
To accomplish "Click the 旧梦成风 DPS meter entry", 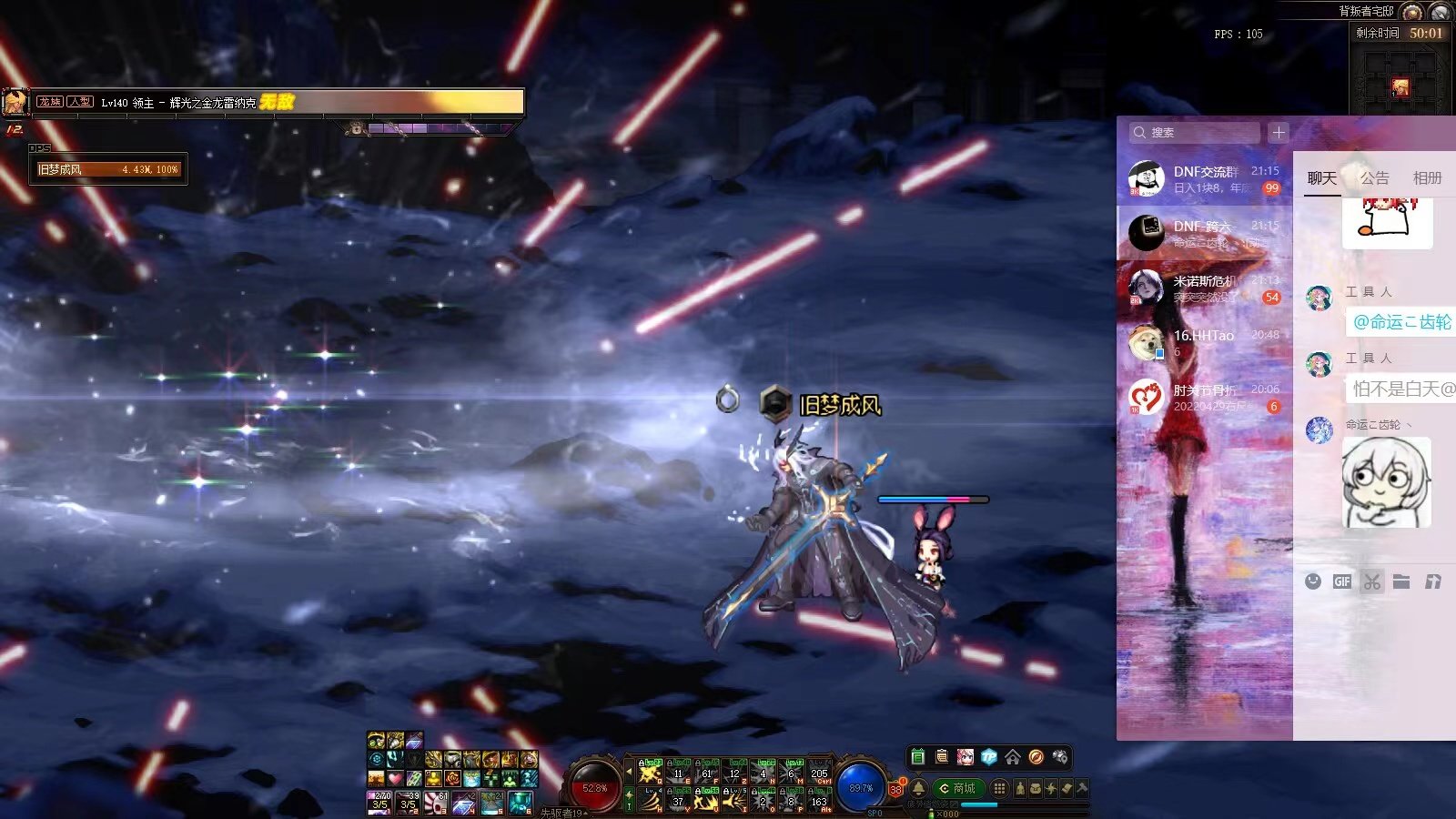I will pos(107,169).
